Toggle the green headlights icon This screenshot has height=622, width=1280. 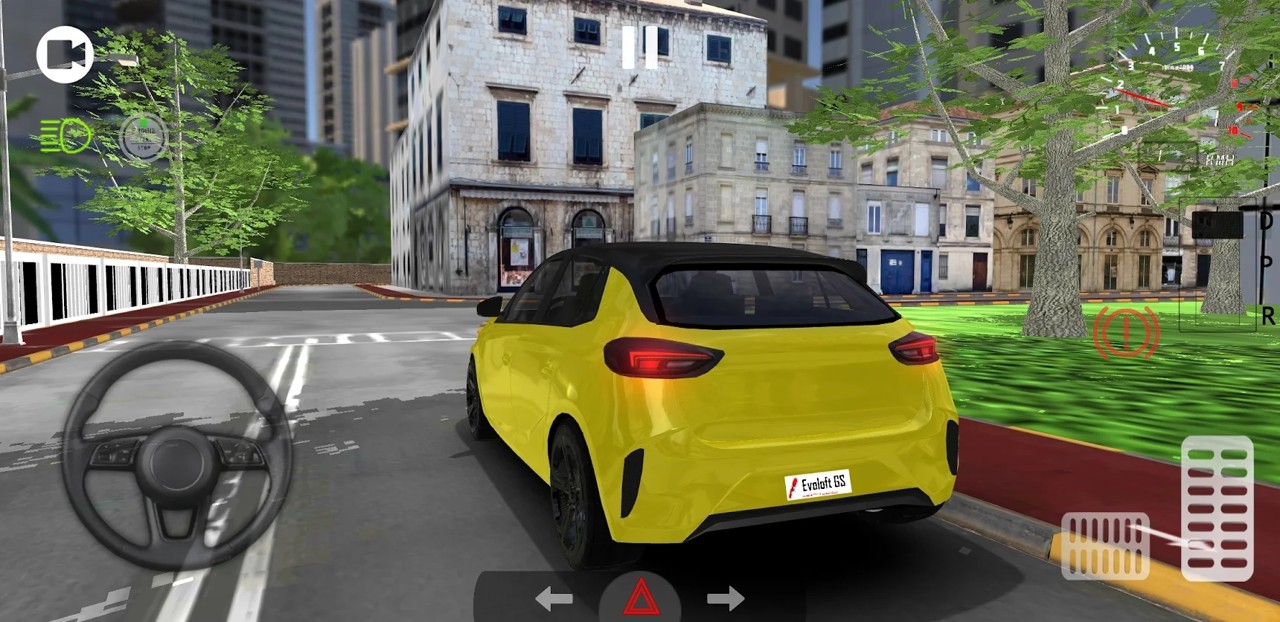click(66, 136)
